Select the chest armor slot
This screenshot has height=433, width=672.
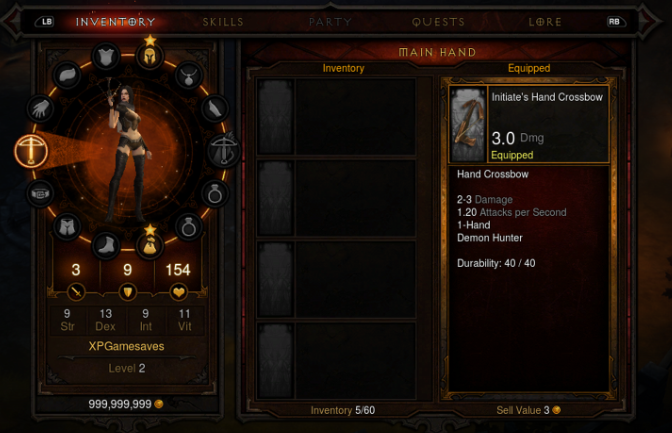[105, 57]
